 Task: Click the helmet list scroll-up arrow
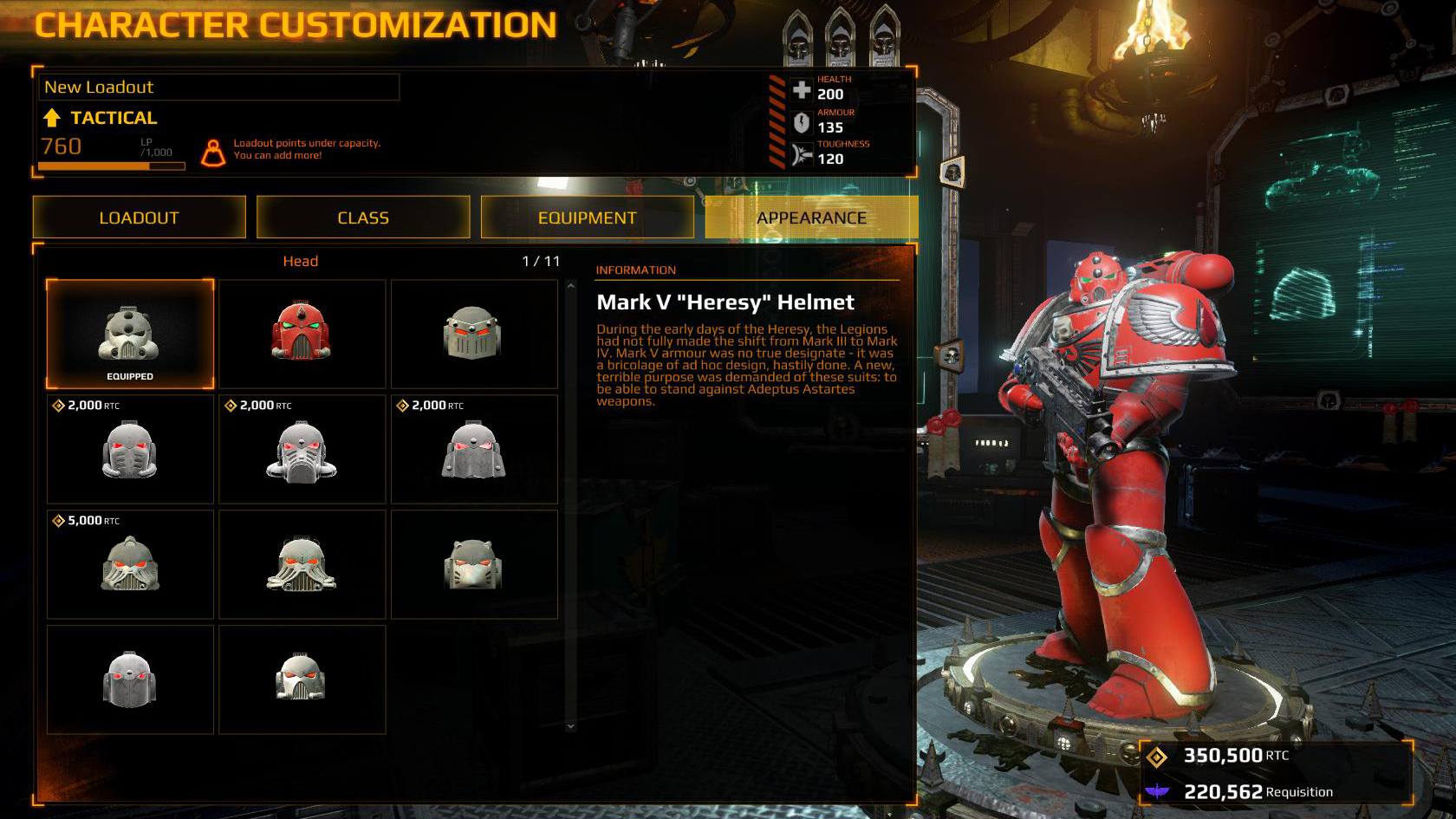570,285
